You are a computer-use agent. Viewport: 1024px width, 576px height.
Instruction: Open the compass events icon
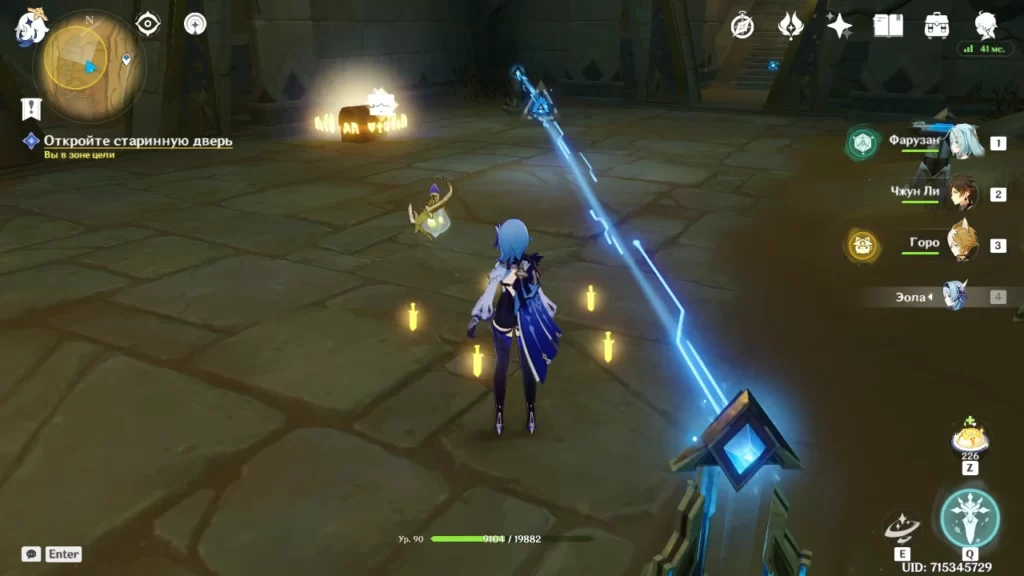pyautogui.click(x=742, y=26)
